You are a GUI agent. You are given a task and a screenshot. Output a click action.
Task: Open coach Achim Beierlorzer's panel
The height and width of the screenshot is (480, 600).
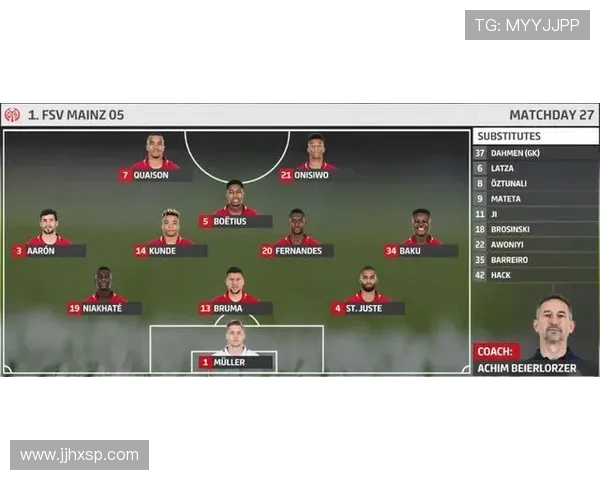pyautogui.click(x=535, y=359)
